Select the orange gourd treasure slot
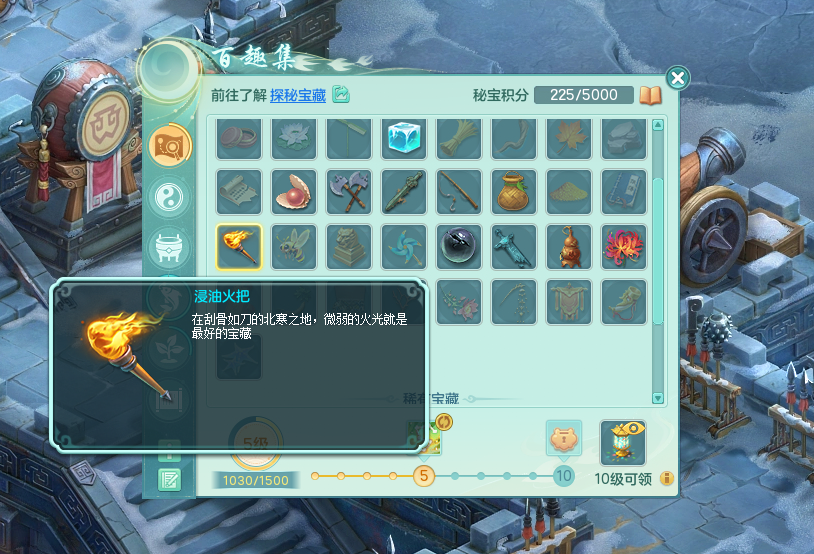The height and width of the screenshot is (554, 814). pyautogui.click(x=569, y=246)
